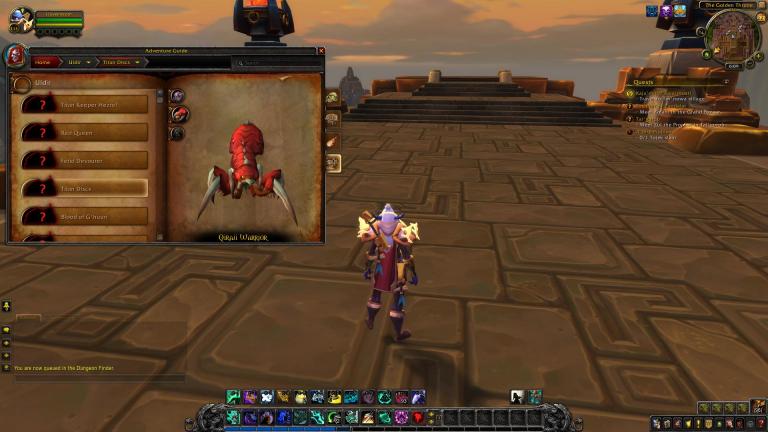Screen dimensions: 768x432
Task: Open the backpack bag slot
Action: coord(757,408)
